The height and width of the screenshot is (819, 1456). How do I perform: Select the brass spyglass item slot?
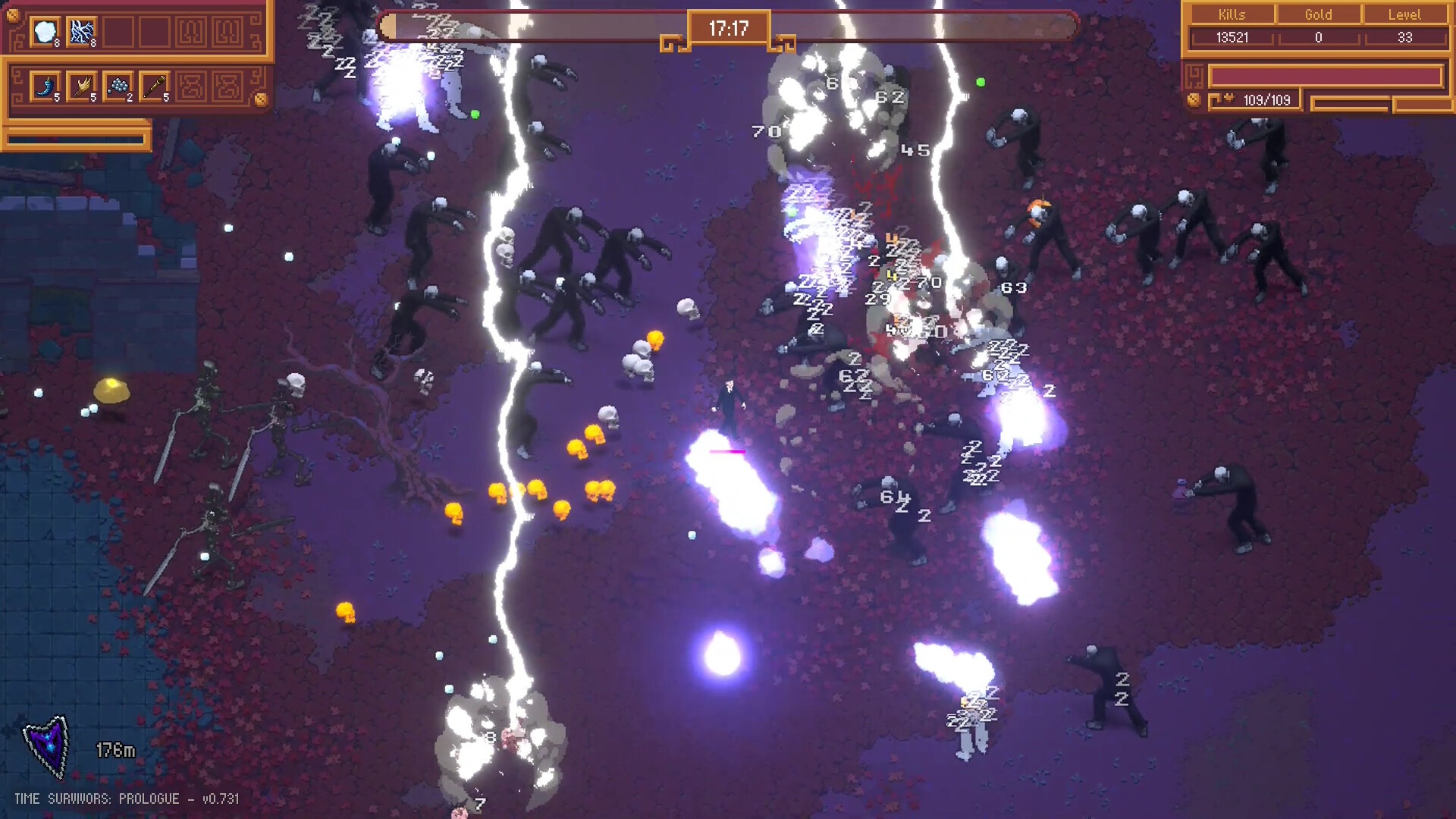point(155,86)
